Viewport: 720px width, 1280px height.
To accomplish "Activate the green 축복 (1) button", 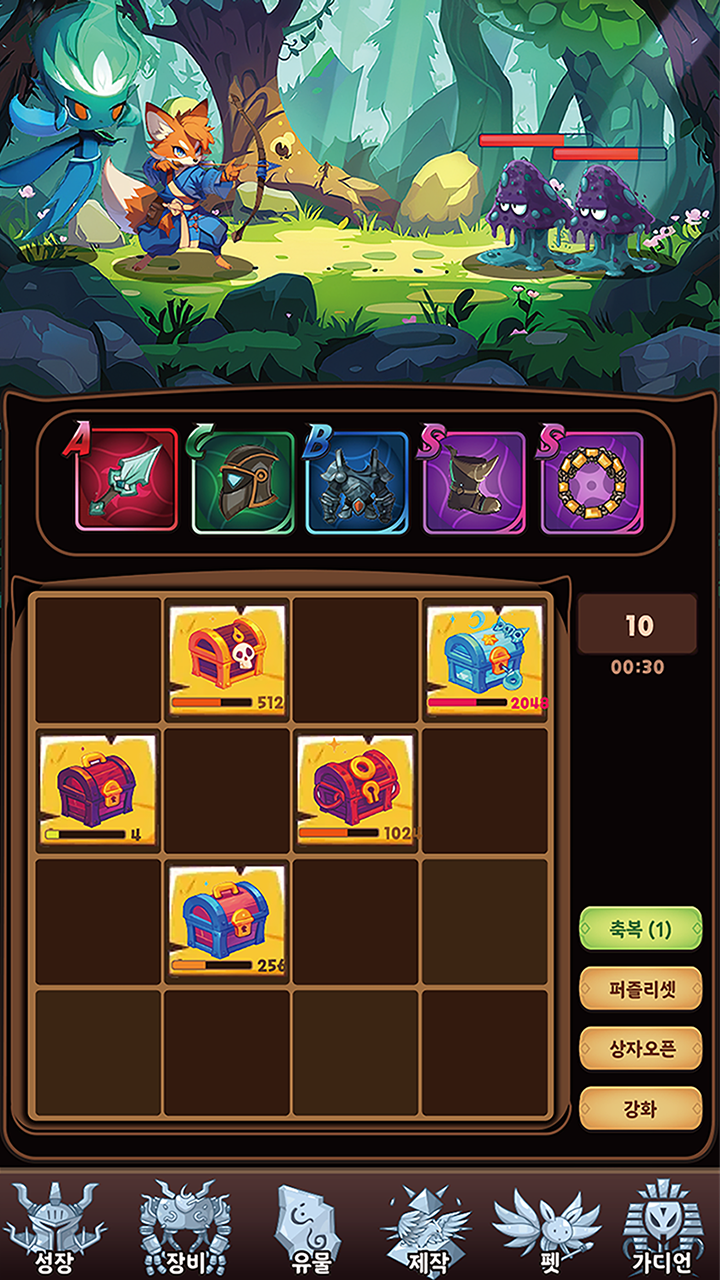I will pos(641,929).
